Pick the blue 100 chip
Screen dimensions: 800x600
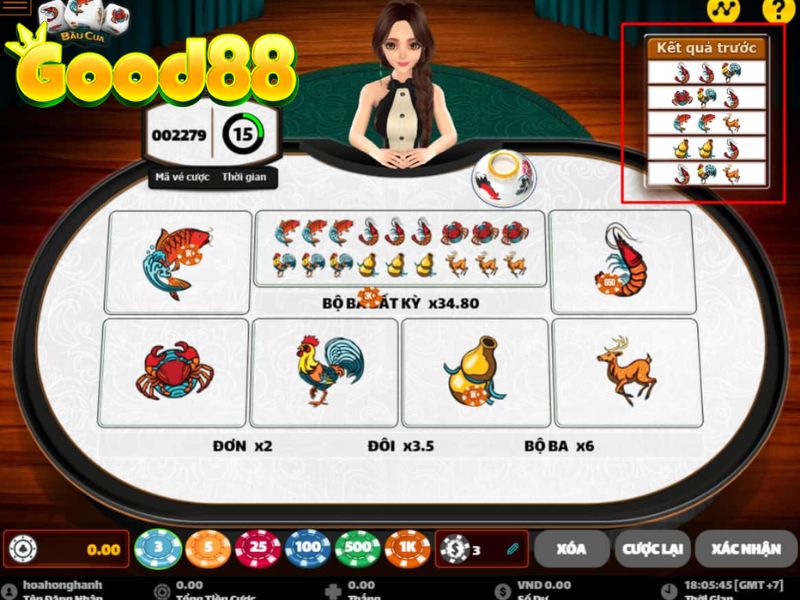click(308, 549)
